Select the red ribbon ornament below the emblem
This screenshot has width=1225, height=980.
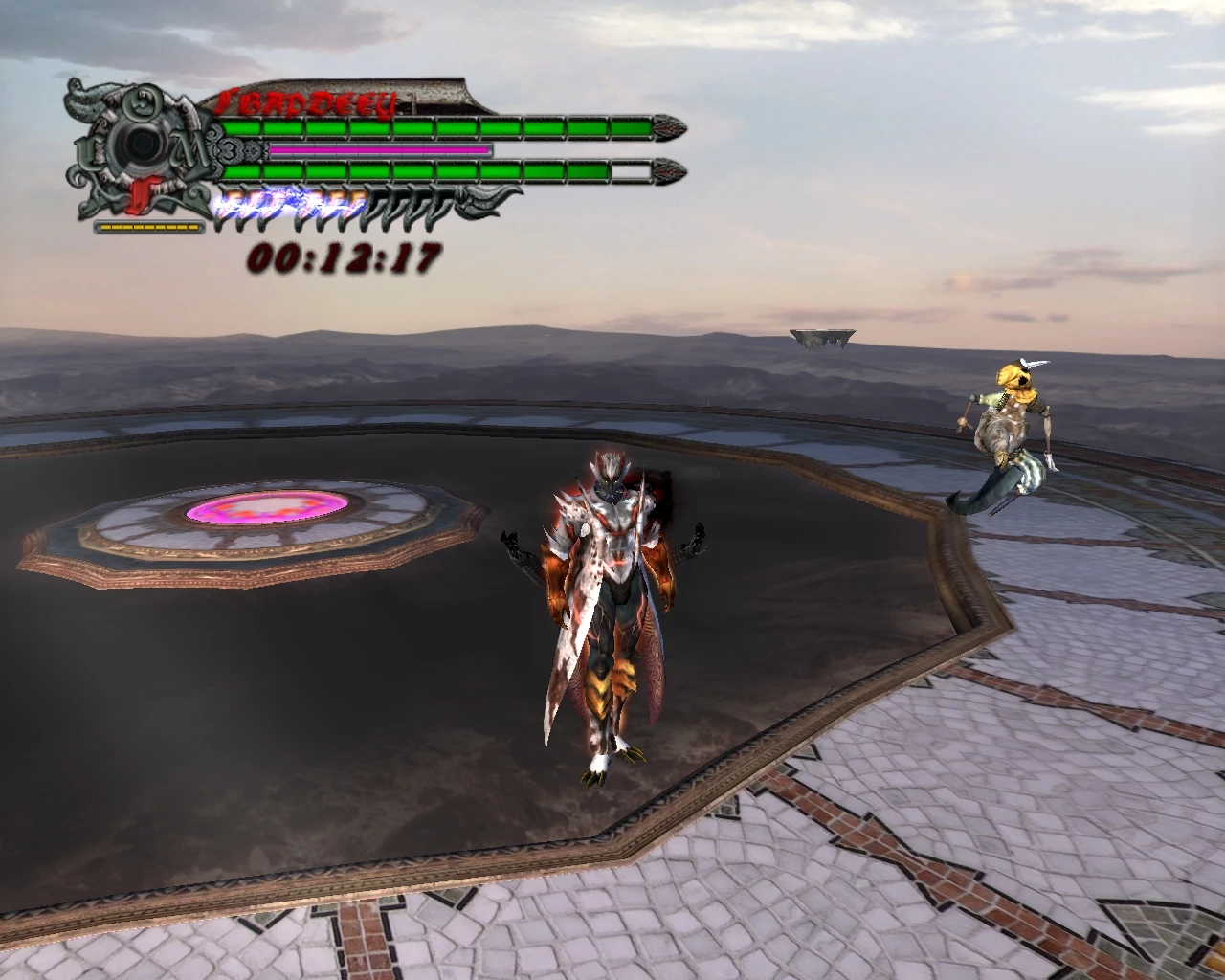pos(144,196)
